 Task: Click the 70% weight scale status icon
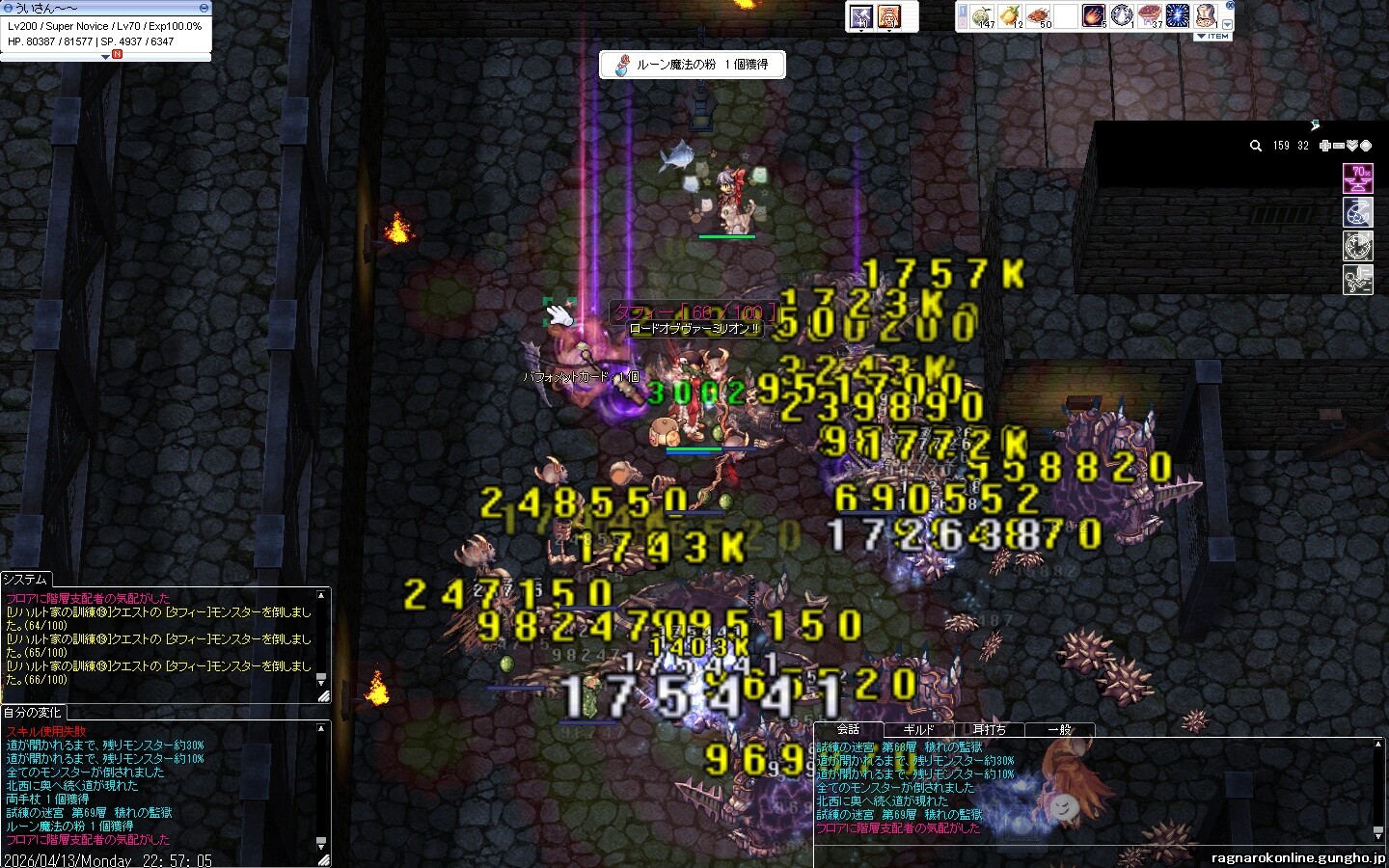point(1357,178)
